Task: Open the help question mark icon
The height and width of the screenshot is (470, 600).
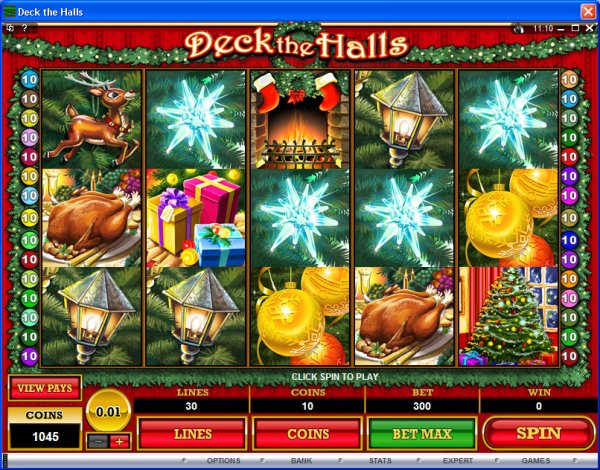Action: coord(23,29)
